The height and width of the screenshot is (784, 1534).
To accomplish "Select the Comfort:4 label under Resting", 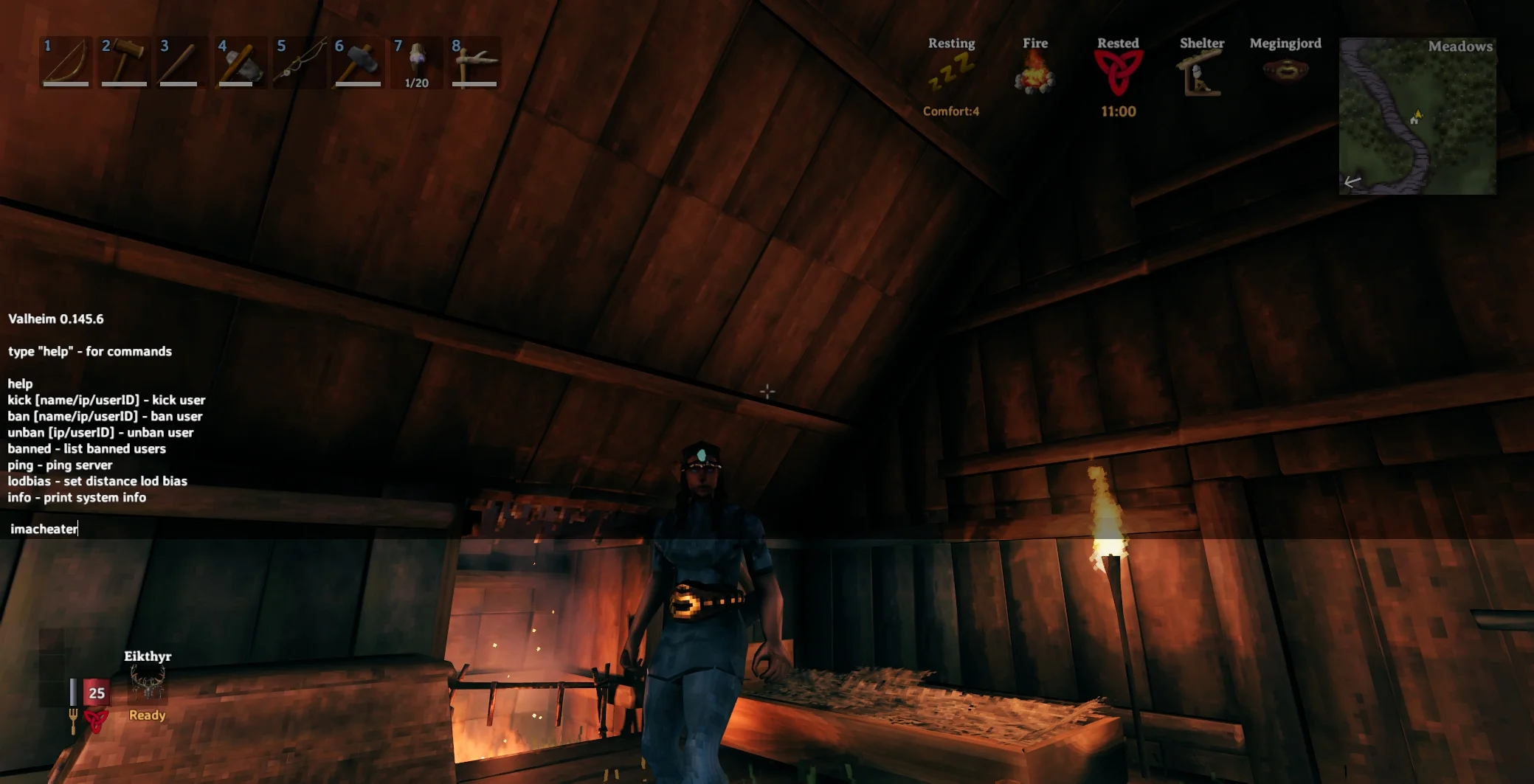I will 952,111.
